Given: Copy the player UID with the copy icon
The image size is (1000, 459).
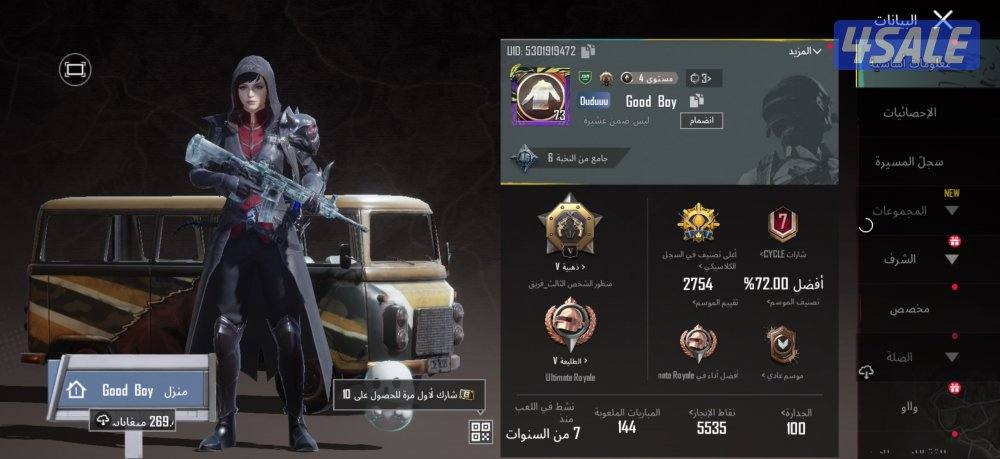Looking at the screenshot, I should (x=588, y=51).
